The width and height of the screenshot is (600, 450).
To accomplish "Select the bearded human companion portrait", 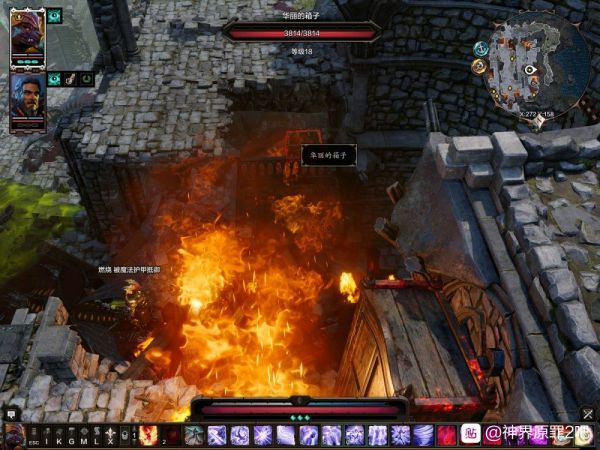I will coord(27,95).
